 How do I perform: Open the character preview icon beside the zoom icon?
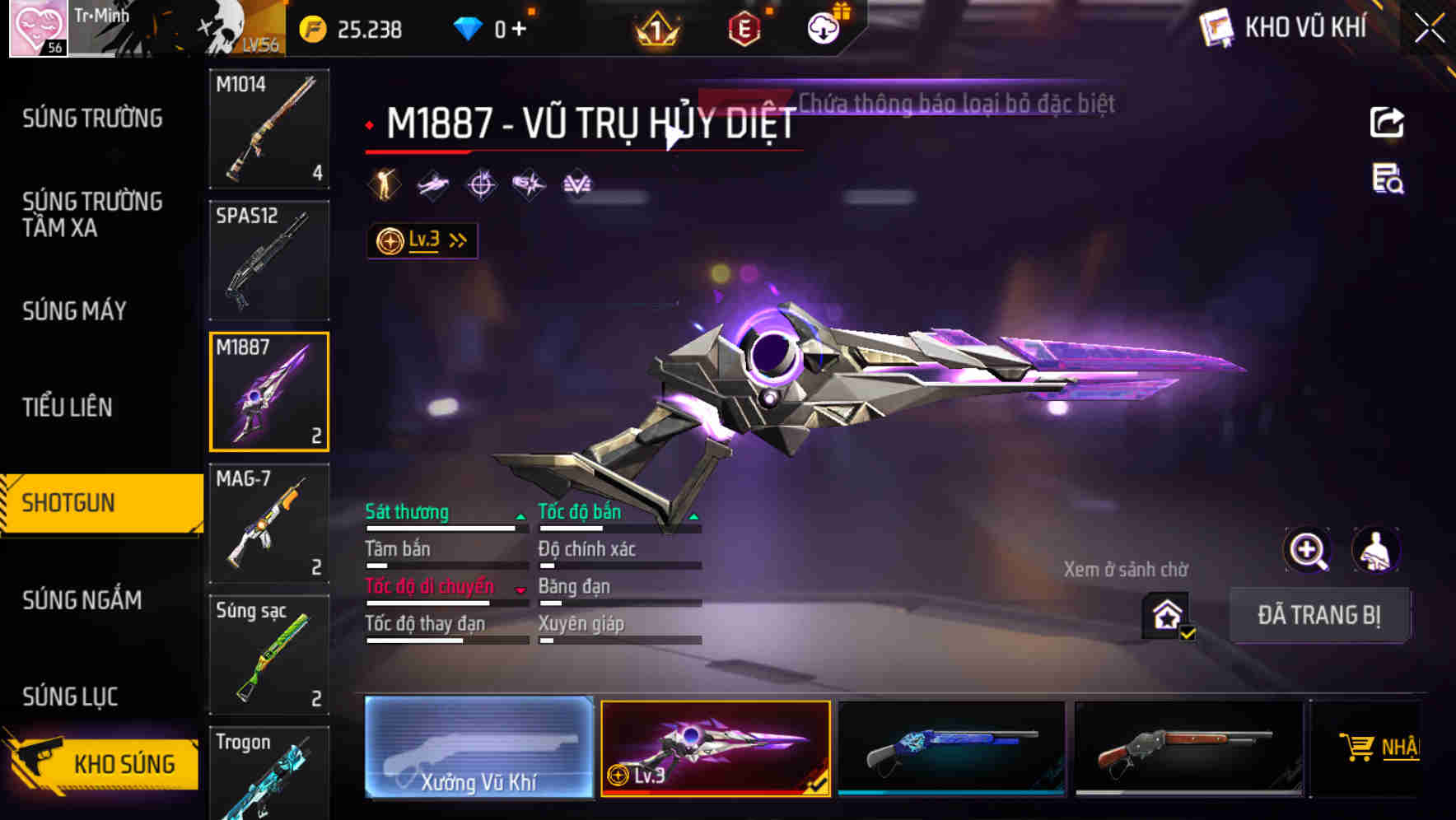tap(1375, 550)
